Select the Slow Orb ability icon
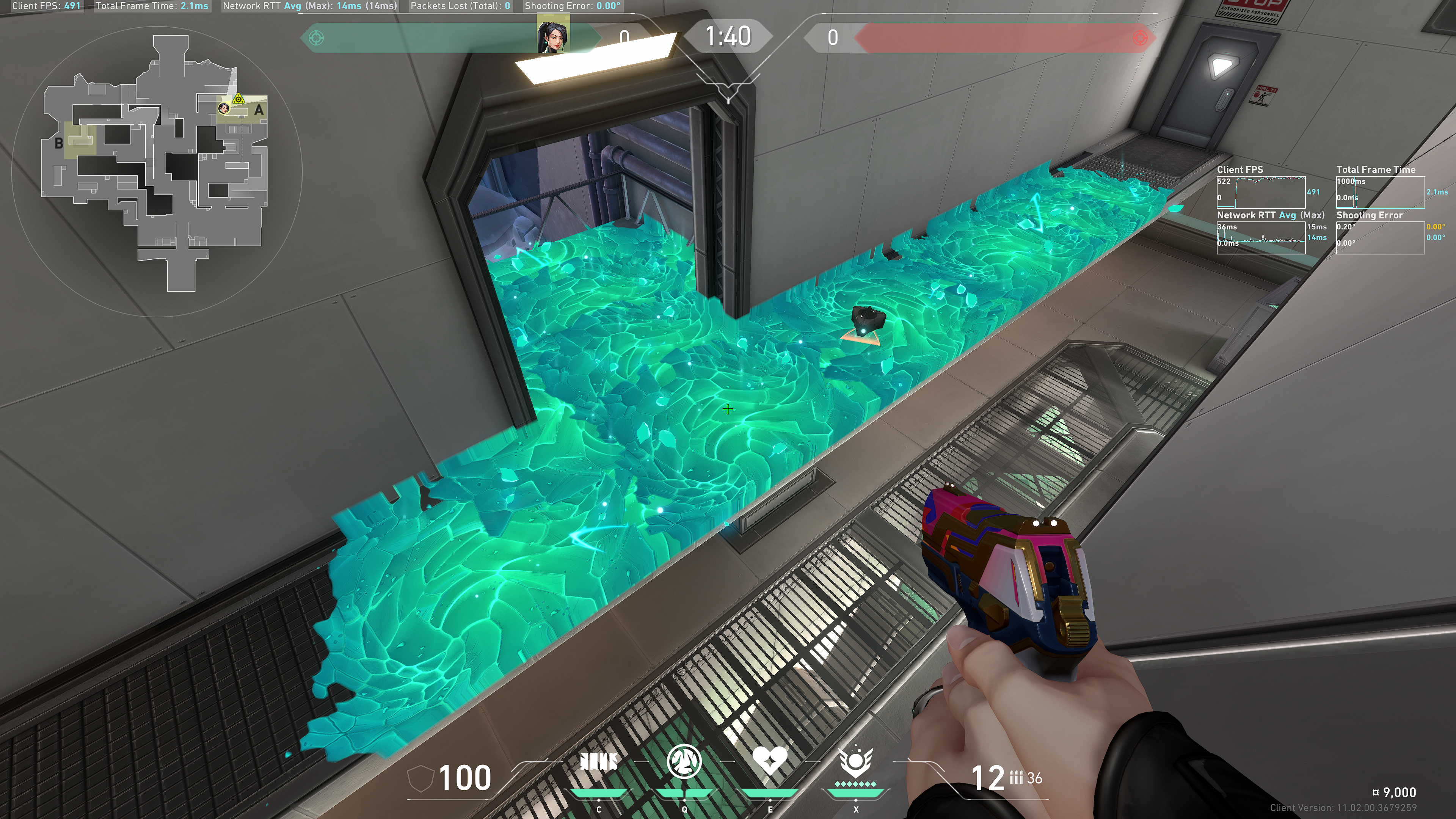The height and width of the screenshot is (819, 1456). (684, 762)
